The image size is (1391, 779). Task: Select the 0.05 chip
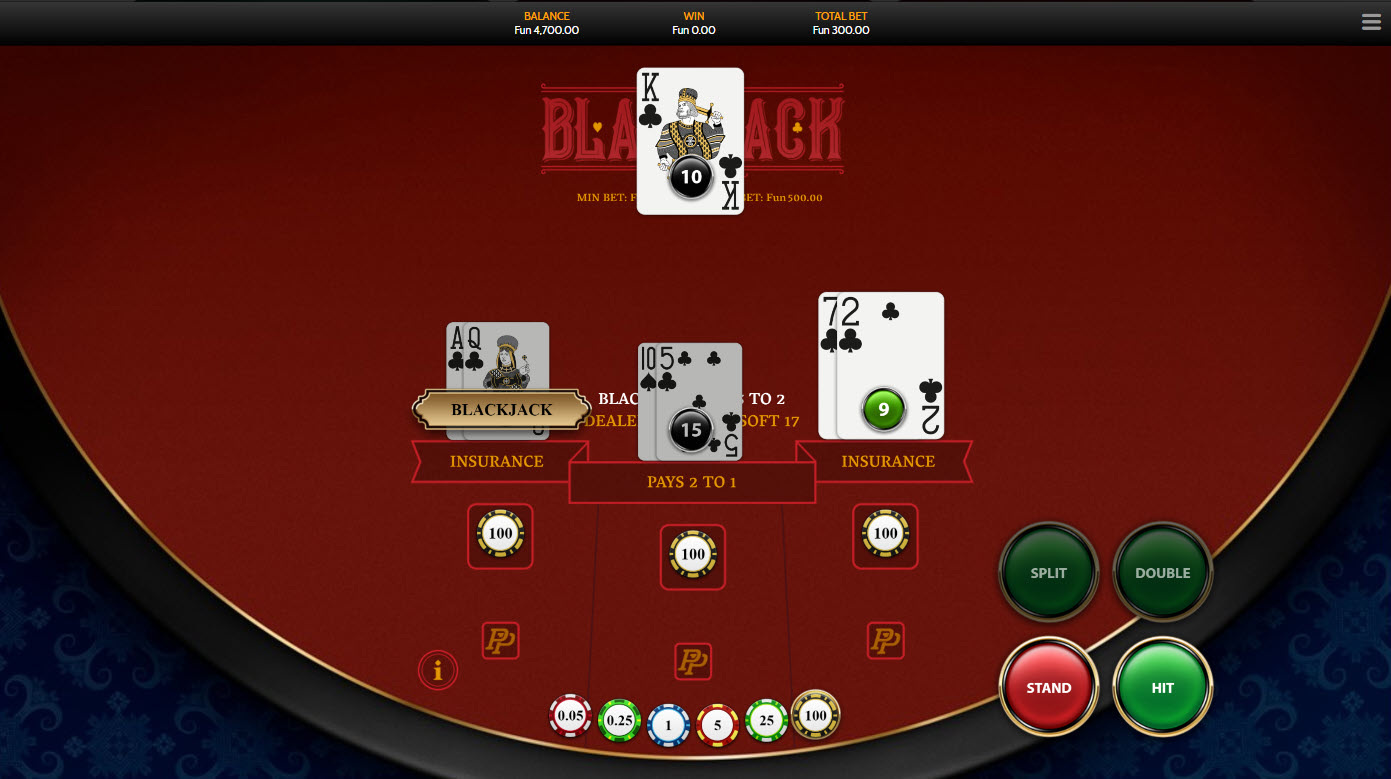[571, 716]
